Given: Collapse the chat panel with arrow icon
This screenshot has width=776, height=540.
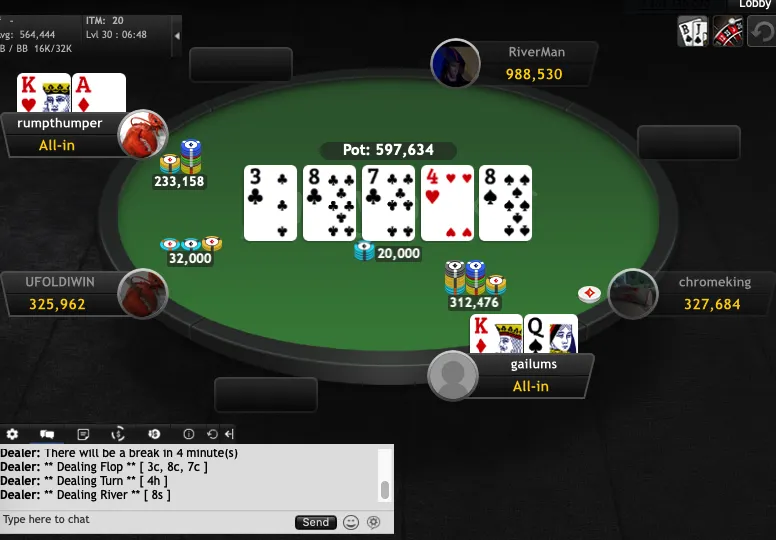Looking at the screenshot, I should pyautogui.click(x=229, y=434).
